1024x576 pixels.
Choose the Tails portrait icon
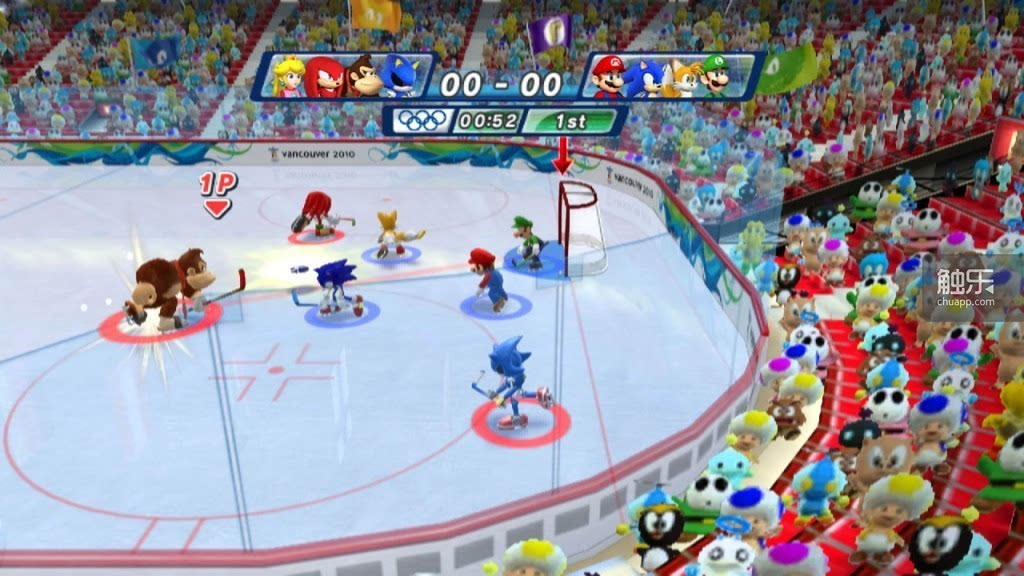tap(682, 78)
